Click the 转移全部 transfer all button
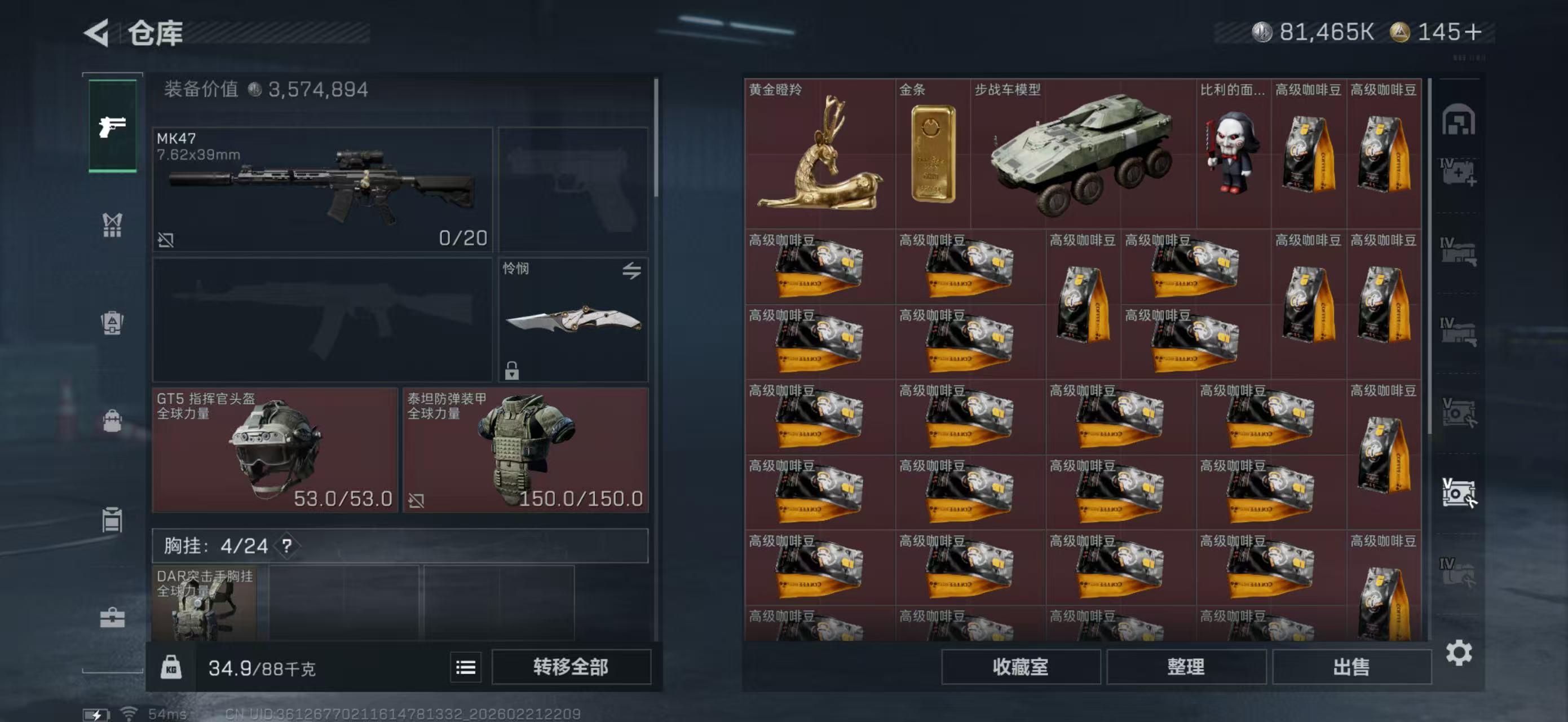 click(572, 667)
